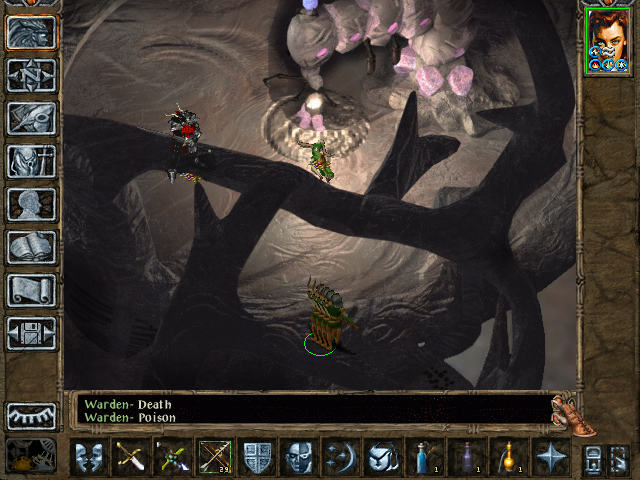Activate the dialogue masks action
The image size is (640, 480).
pyautogui.click(x=89, y=457)
